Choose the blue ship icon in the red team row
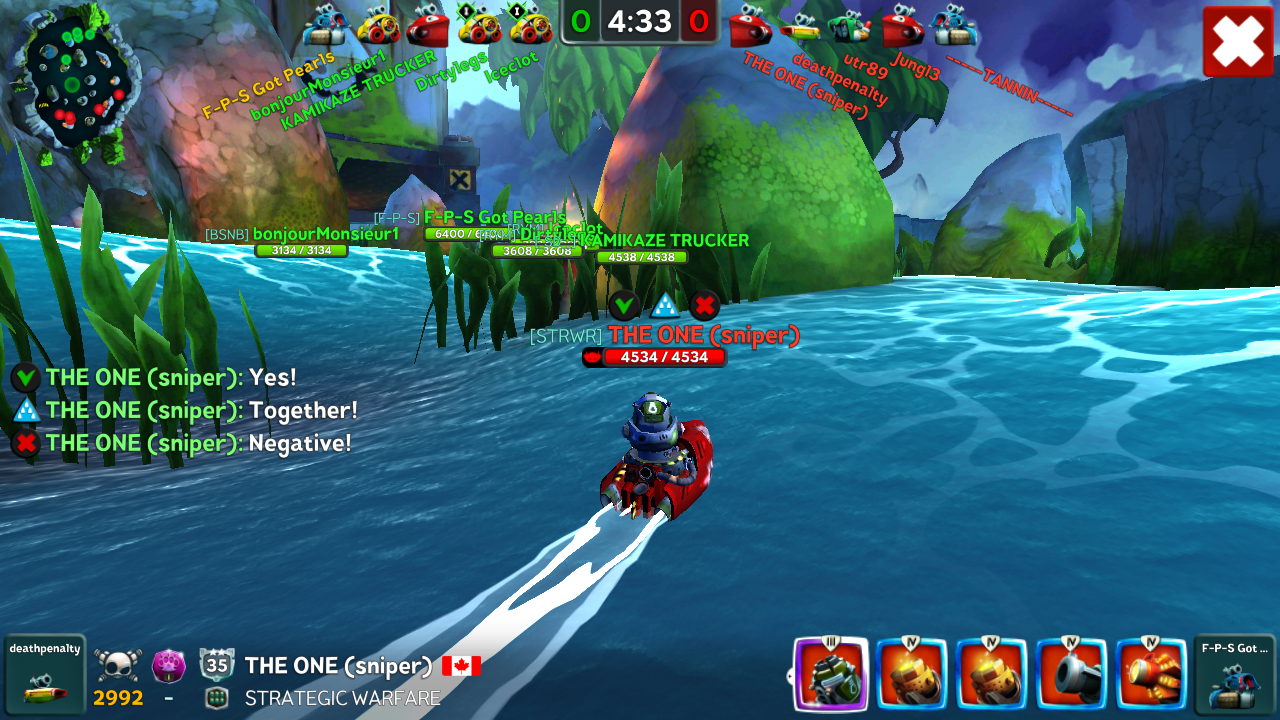The width and height of the screenshot is (1280, 720). pyautogui.click(x=954, y=26)
